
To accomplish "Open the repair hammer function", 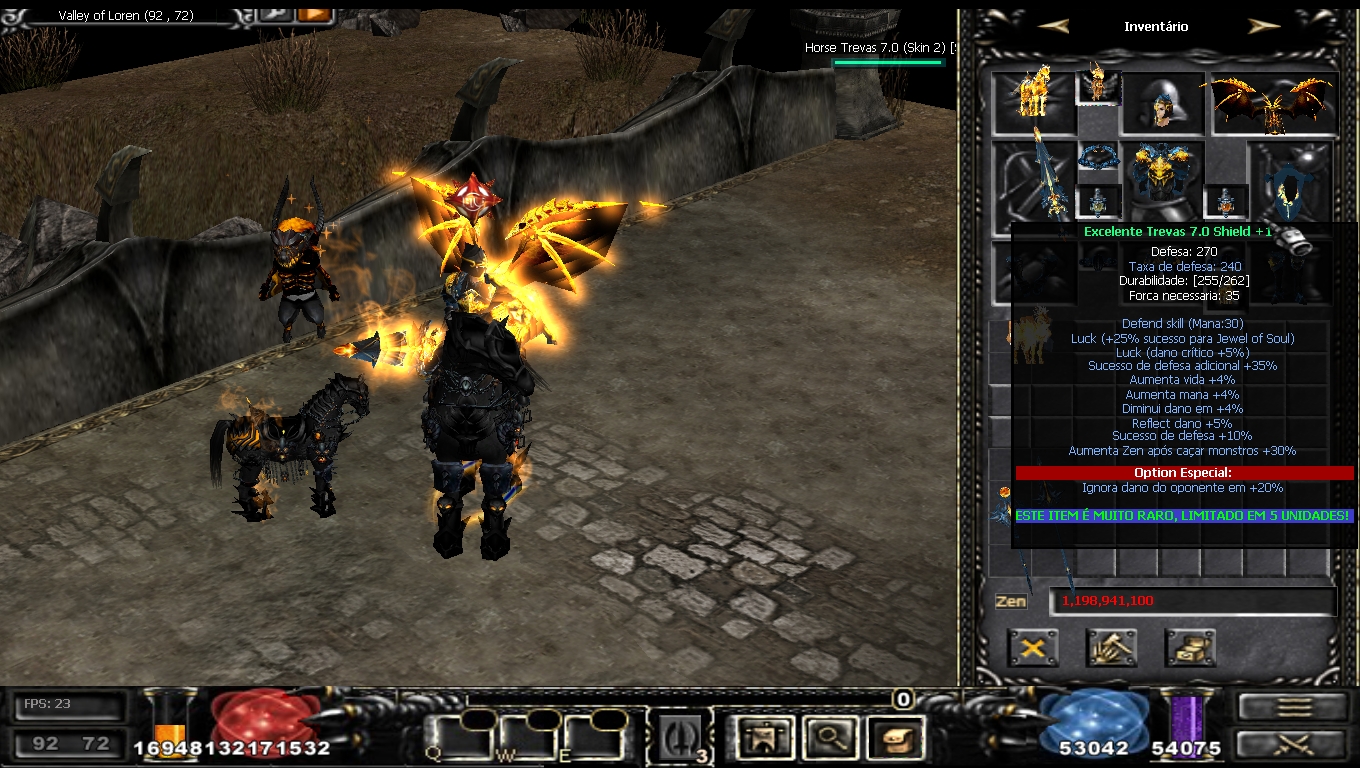I will click(x=1111, y=648).
